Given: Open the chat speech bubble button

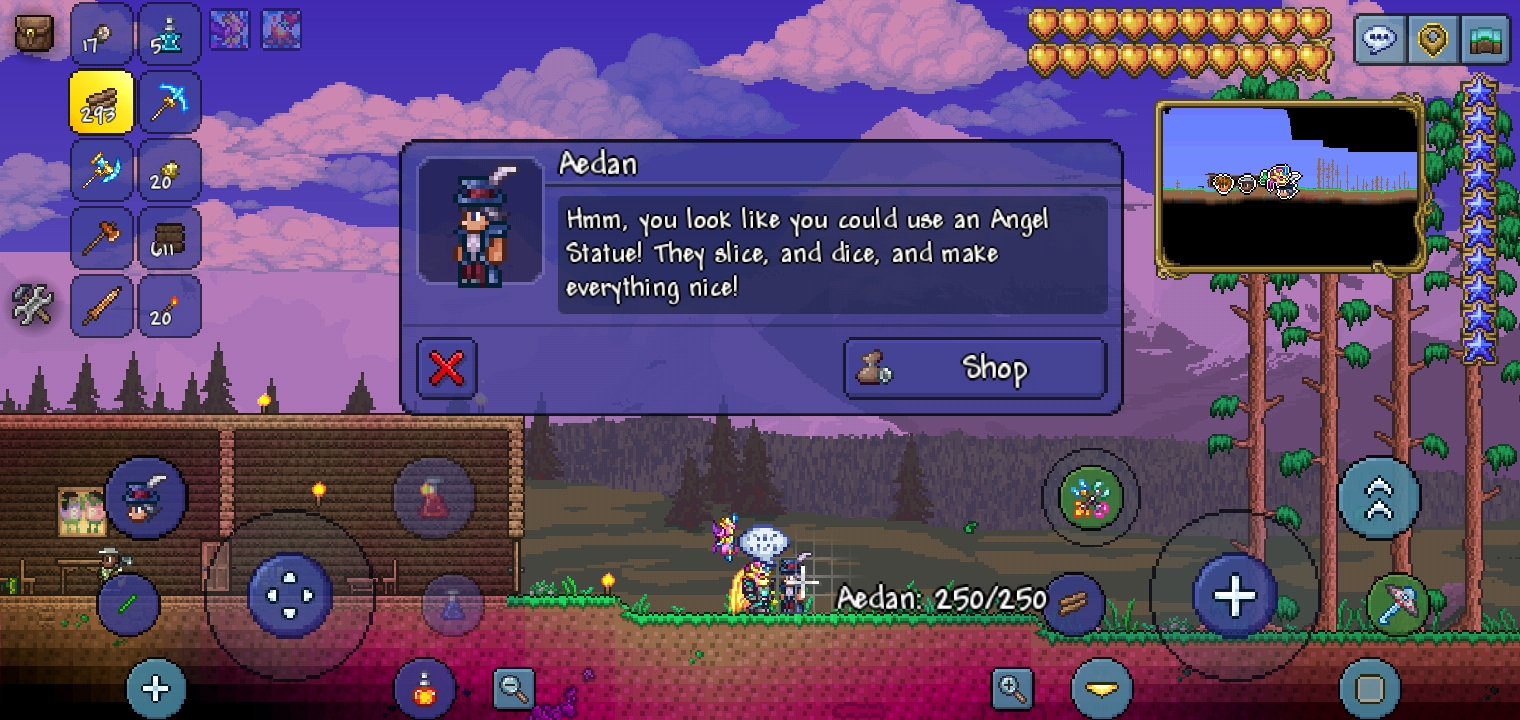Looking at the screenshot, I should [1380, 41].
